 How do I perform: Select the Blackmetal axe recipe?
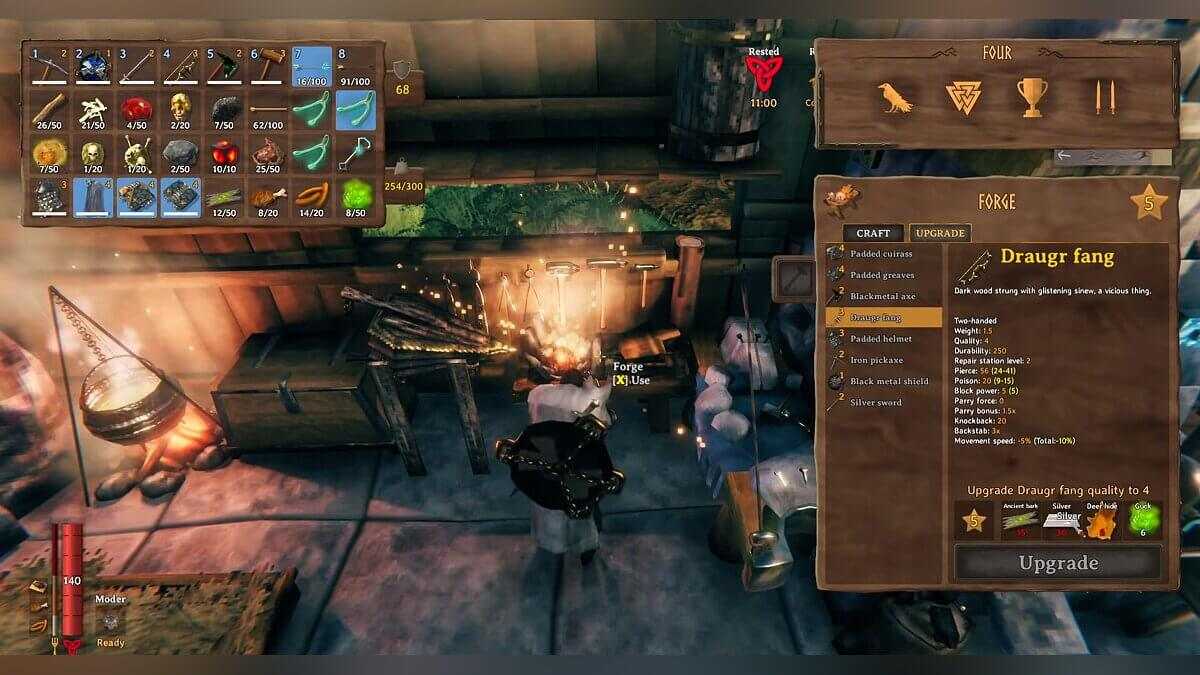click(x=882, y=296)
